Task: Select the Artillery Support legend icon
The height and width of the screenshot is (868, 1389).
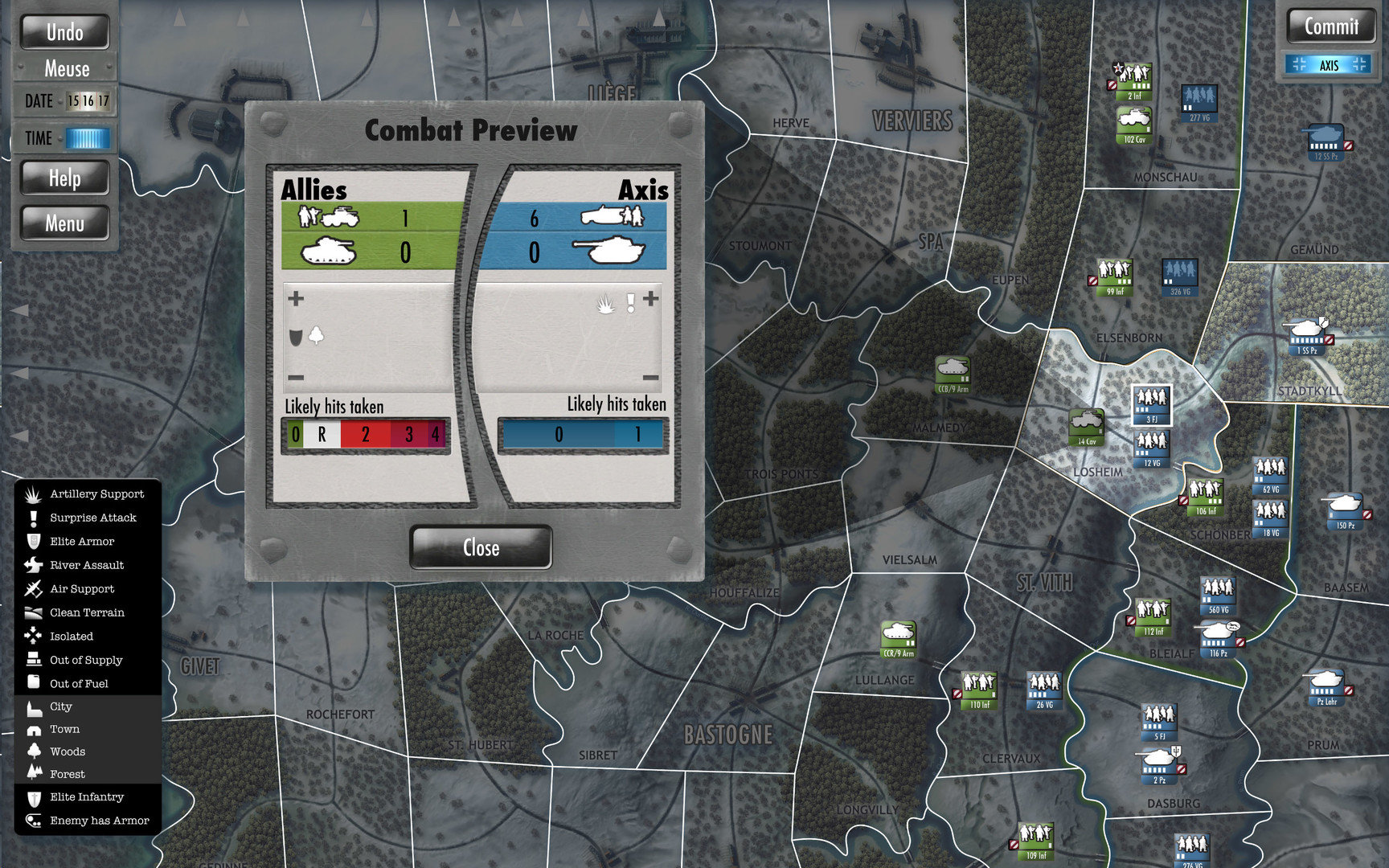Action: tap(32, 493)
